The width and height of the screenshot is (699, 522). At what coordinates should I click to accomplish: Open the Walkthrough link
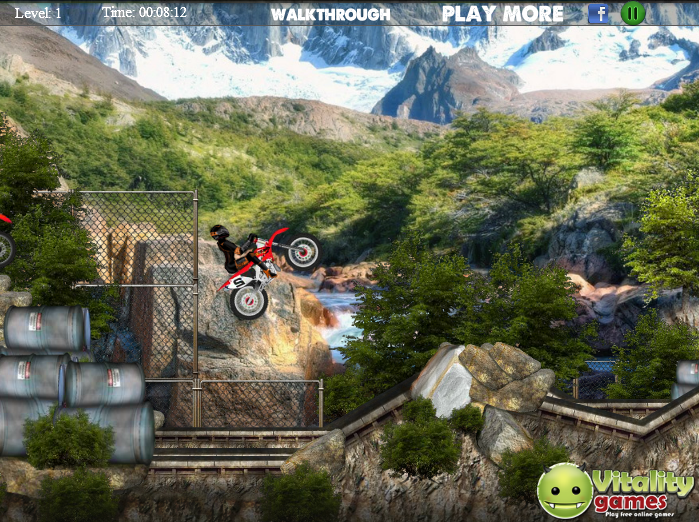(x=330, y=14)
